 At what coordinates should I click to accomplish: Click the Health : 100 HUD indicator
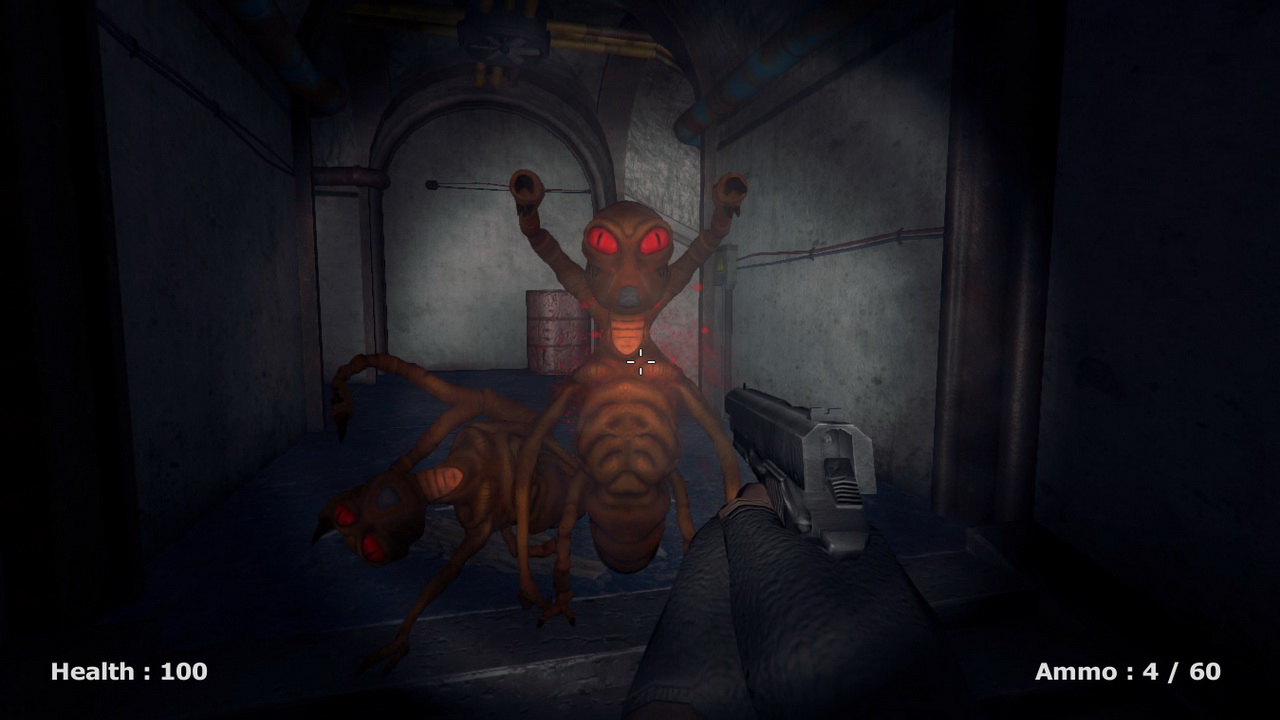pyautogui.click(x=128, y=671)
